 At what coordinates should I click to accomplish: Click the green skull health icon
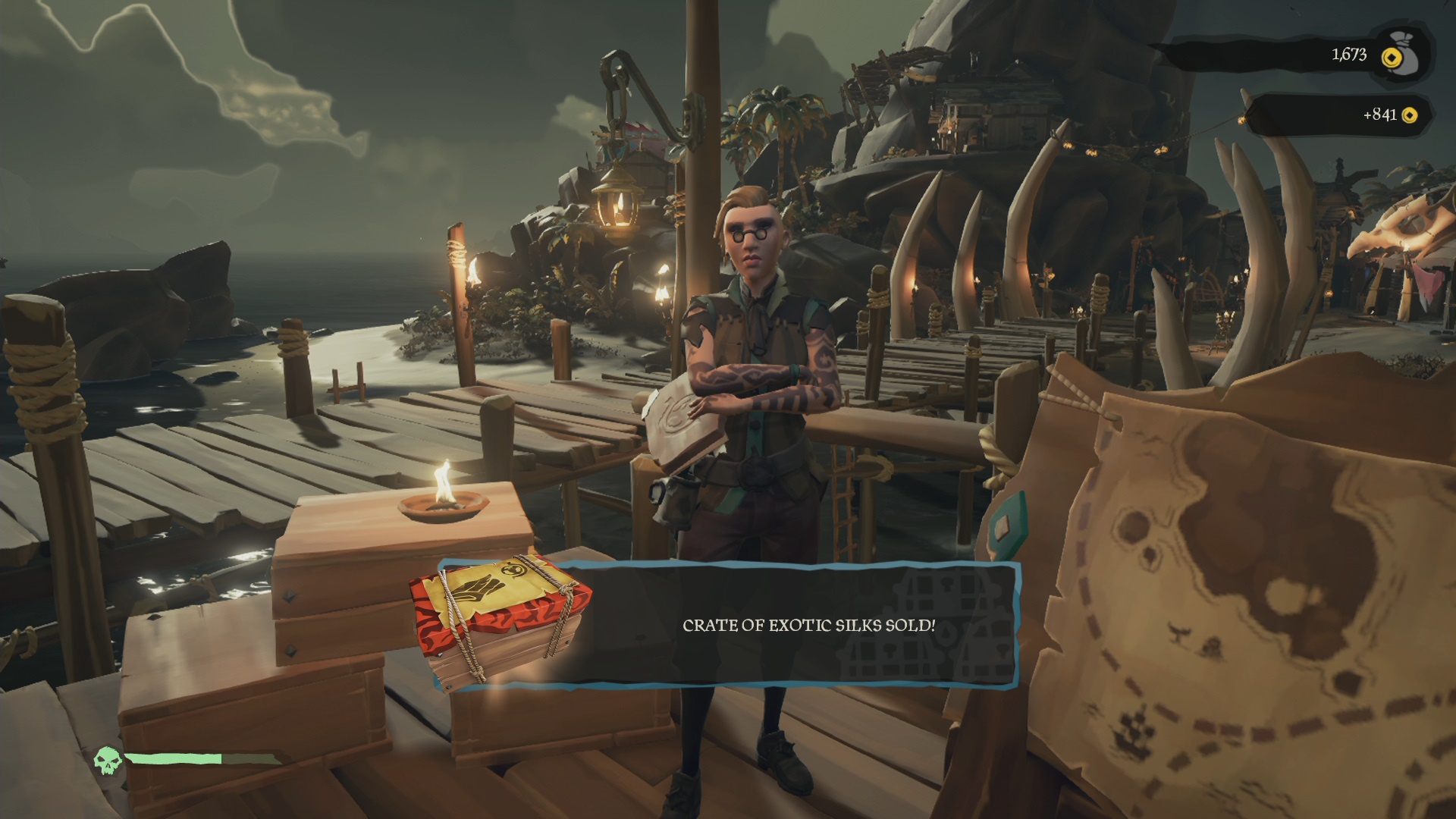point(108,759)
